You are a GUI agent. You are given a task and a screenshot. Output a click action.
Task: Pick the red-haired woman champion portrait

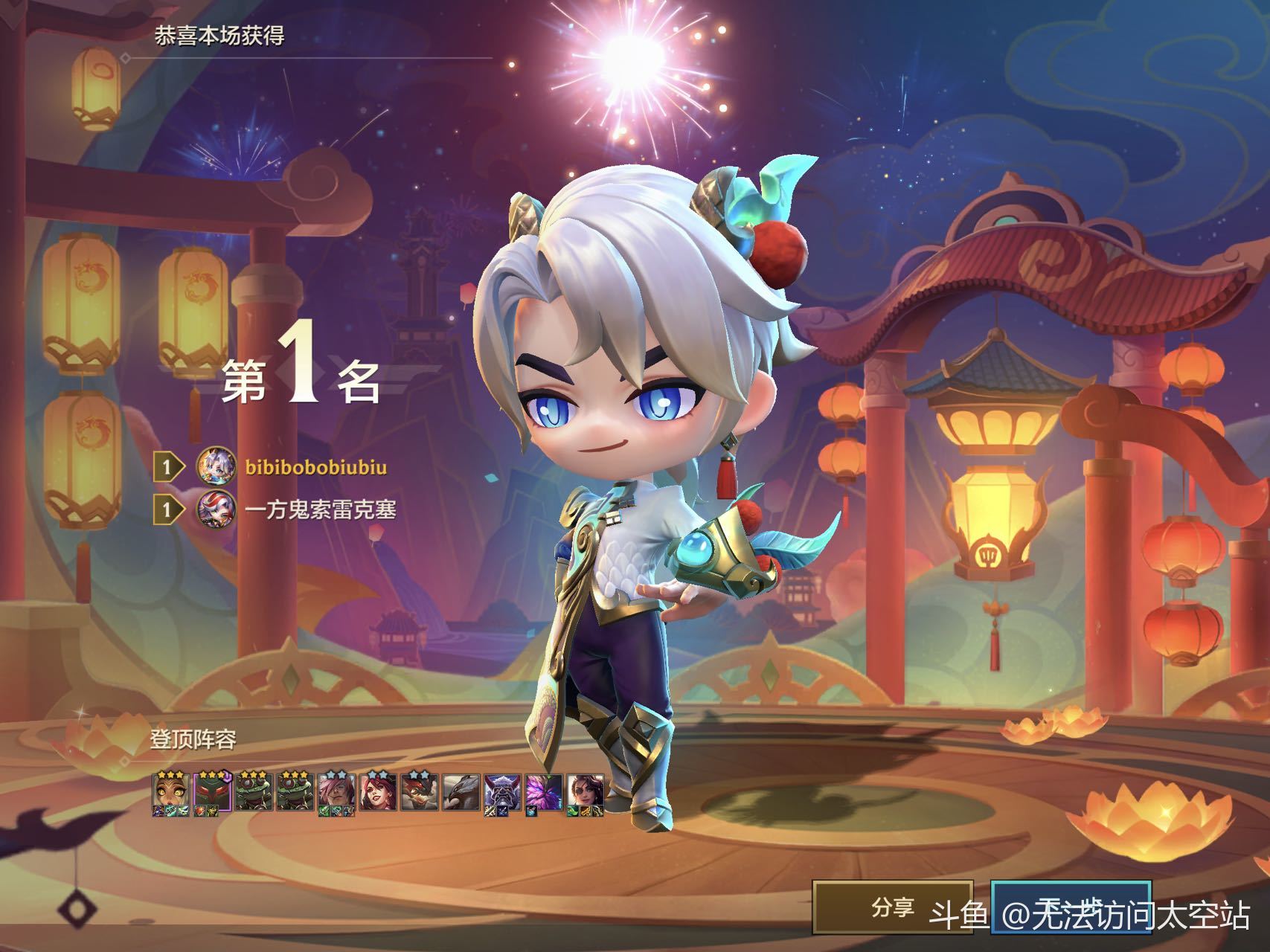(377, 792)
